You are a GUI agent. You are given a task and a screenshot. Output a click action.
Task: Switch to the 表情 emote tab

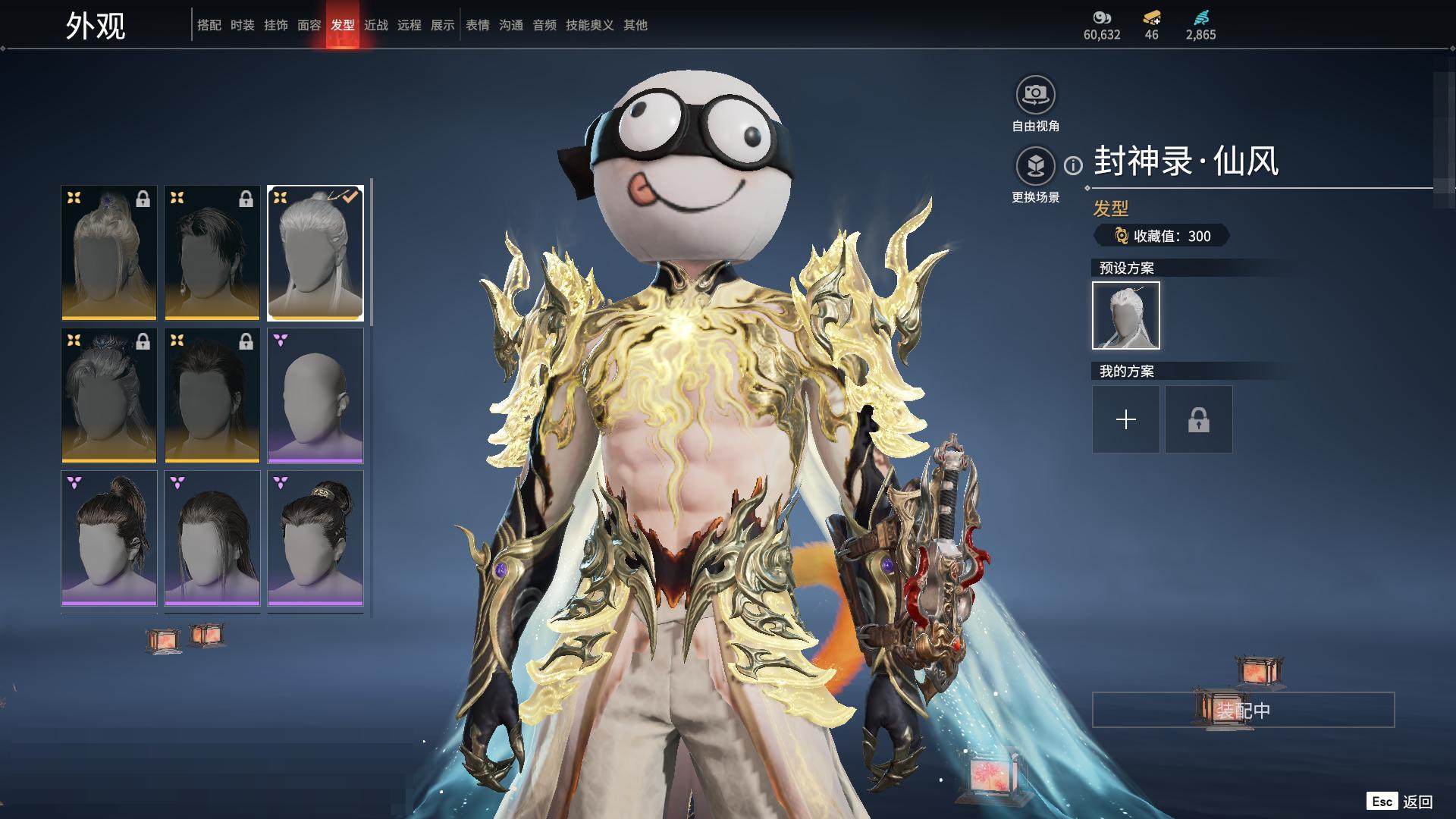[477, 25]
